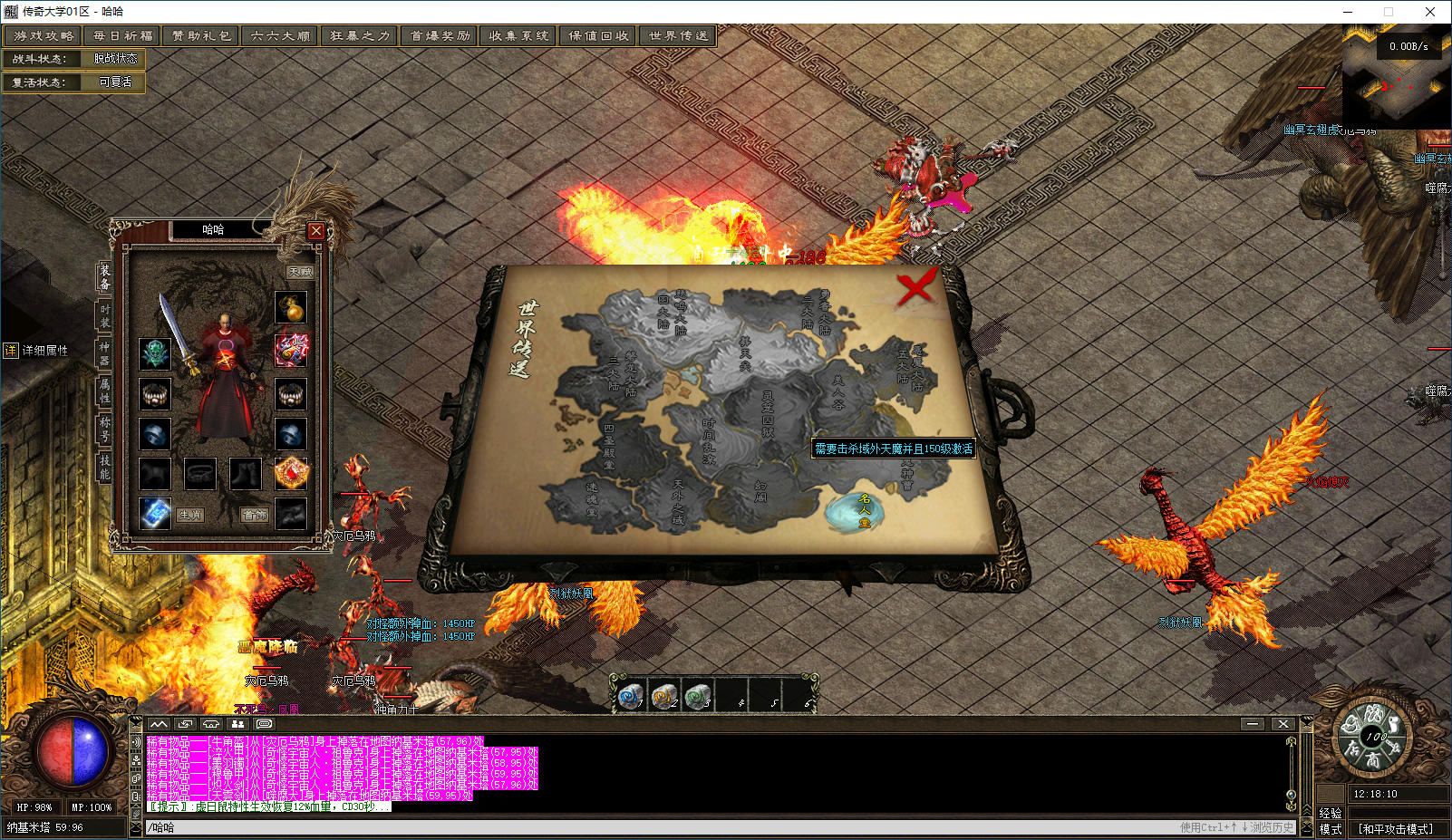
Task: Open the 每日祈福 daily blessing menu
Action: pos(122,36)
